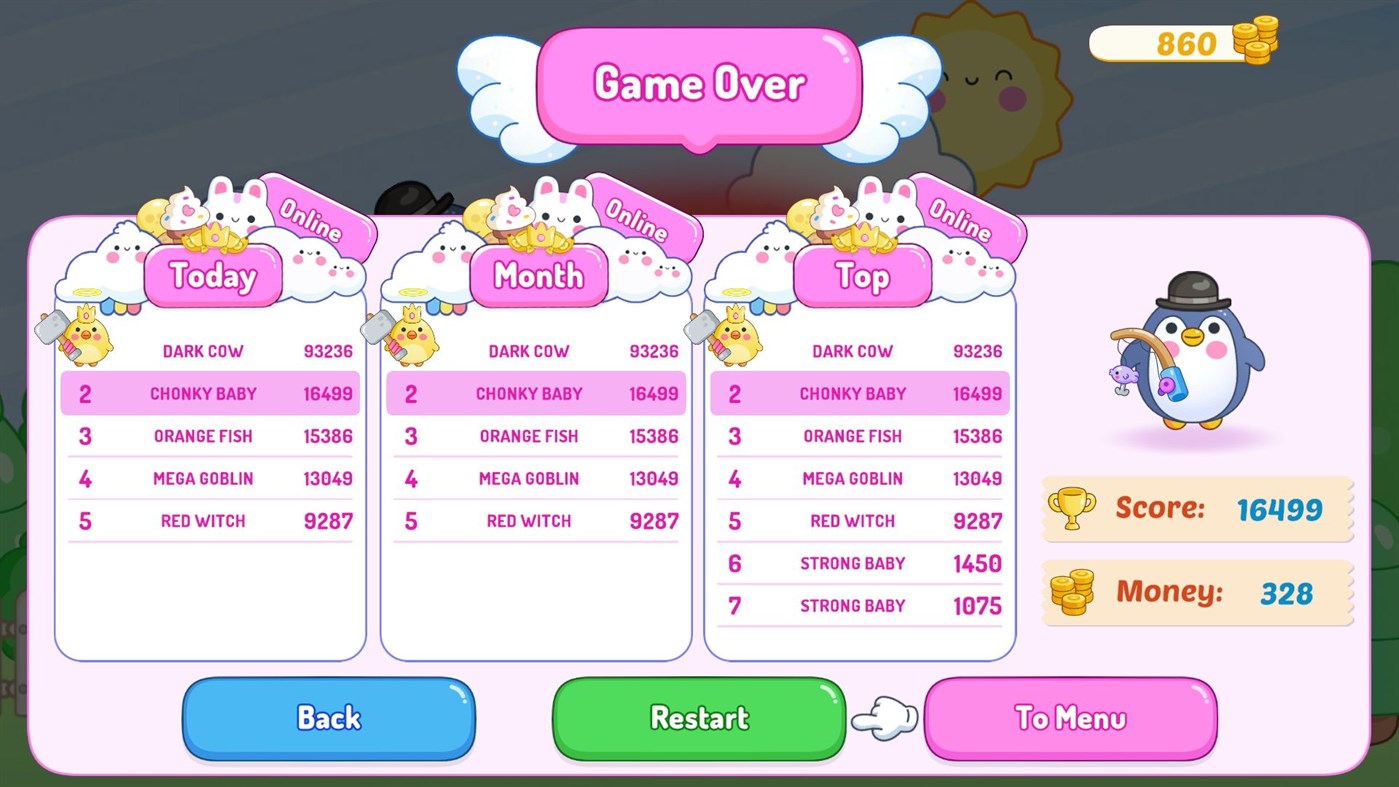The width and height of the screenshot is (1399, 787).
Task: Click the hand pointer icon beside To Menu
Action: pos(884,718)
